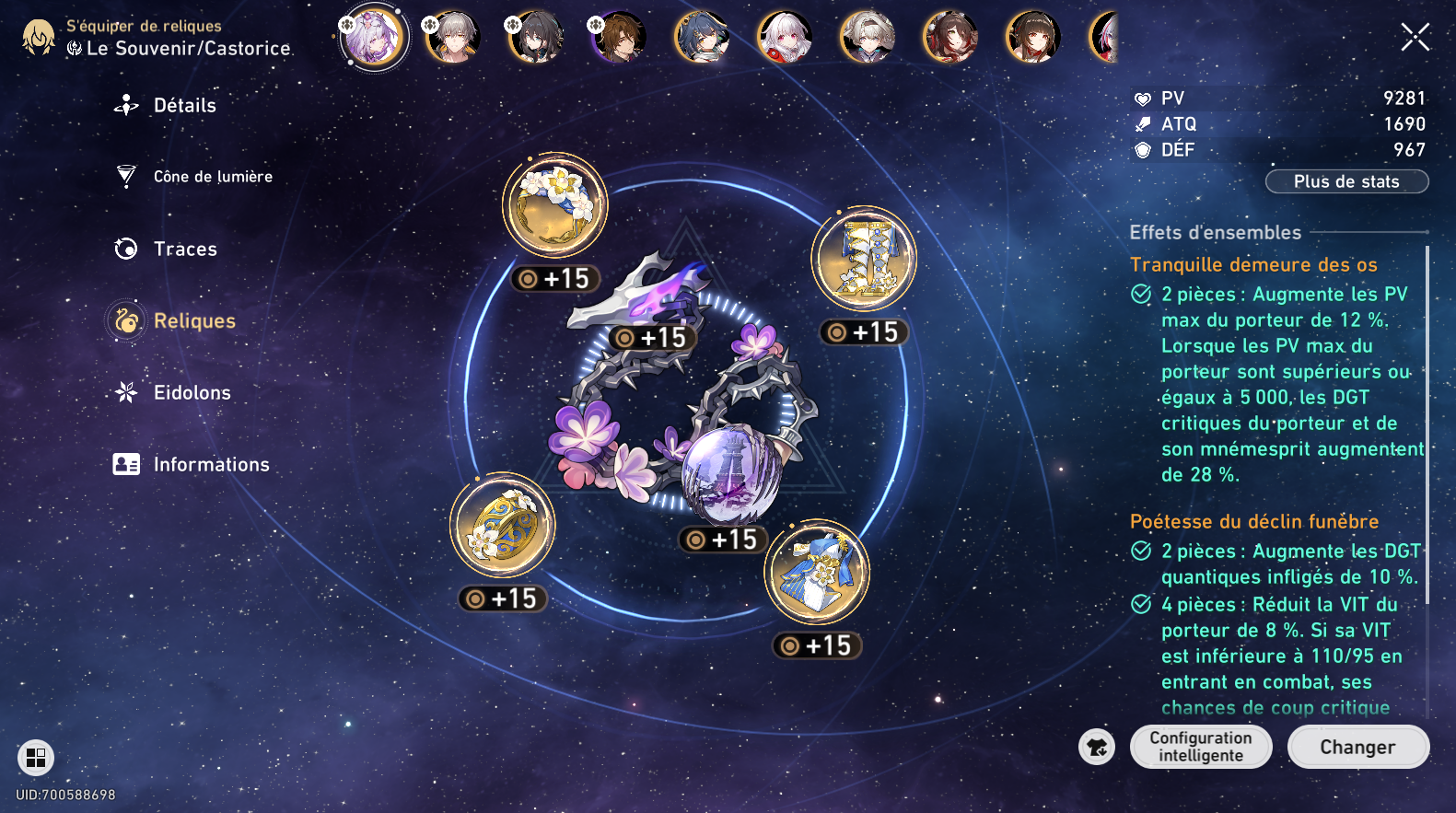Select the golden bracelet hands relic
This screenshot has height=813, width=1456.
[x=503, y=526]
